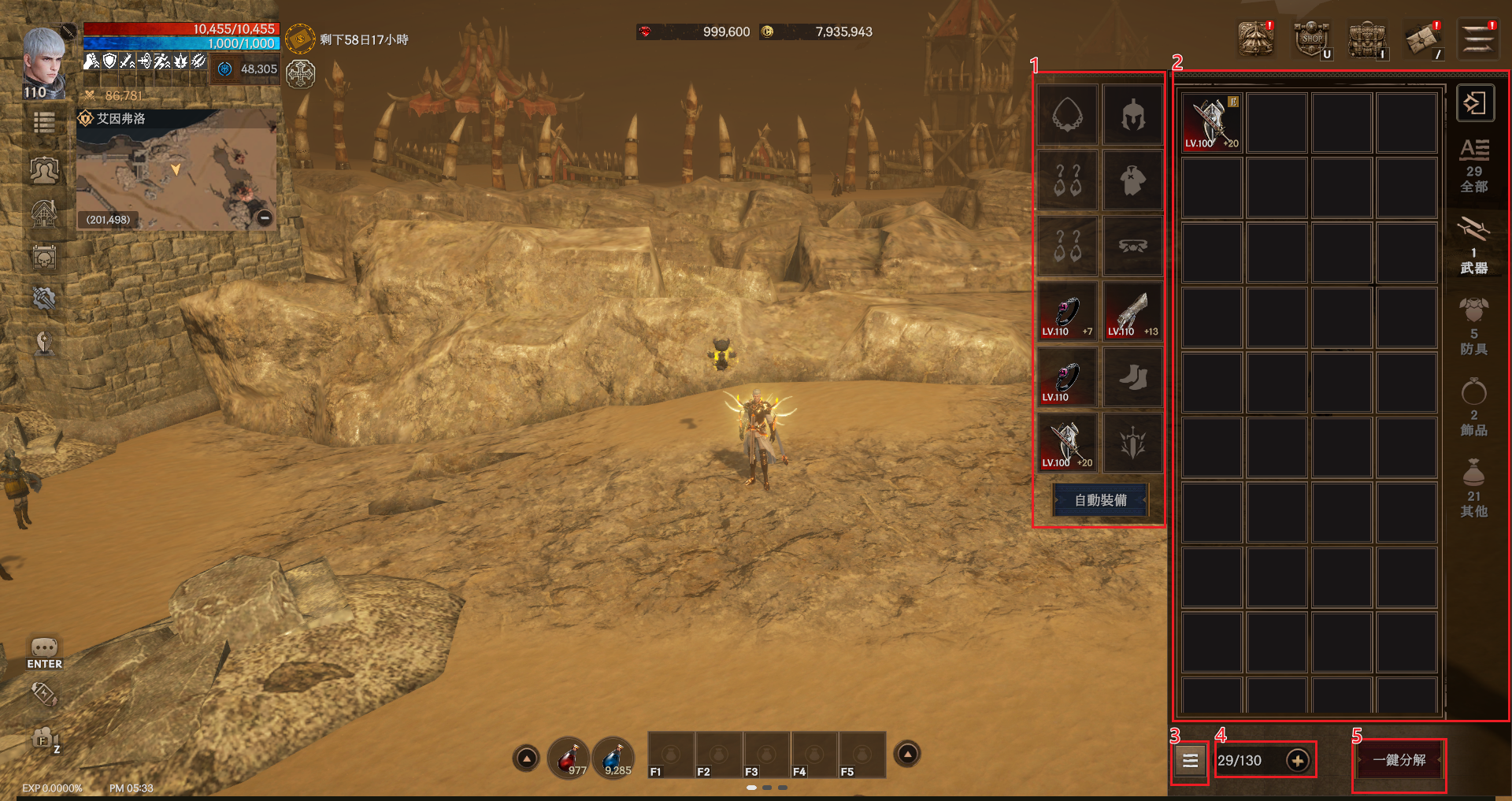Open the mail envelope icon
The height and width of the screenshot is (801, 1512).
pos(1422,39)
